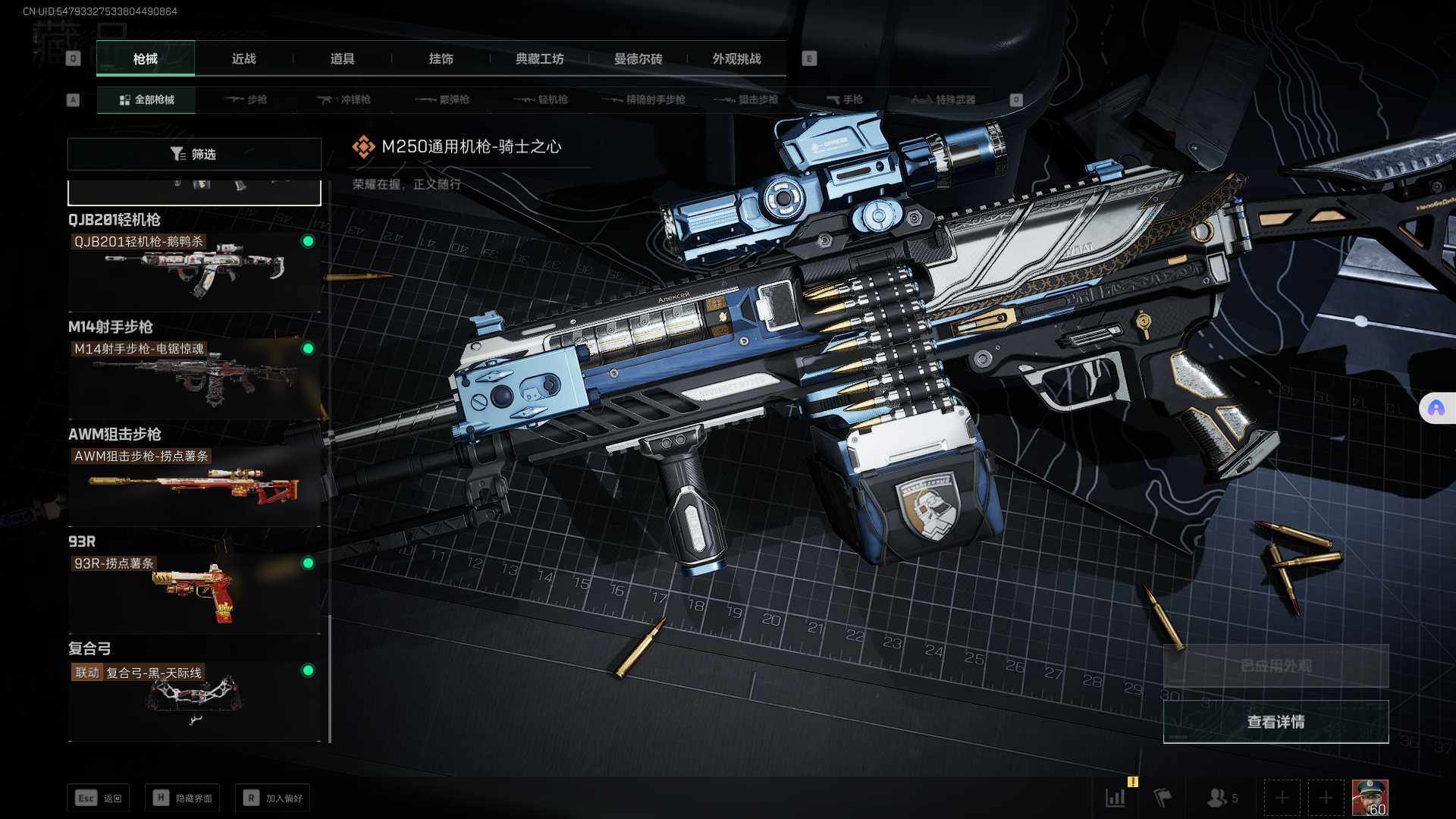Filter weapons by 步枪 rifles
Screen dimensions: 1456x819
pos(246,99)
